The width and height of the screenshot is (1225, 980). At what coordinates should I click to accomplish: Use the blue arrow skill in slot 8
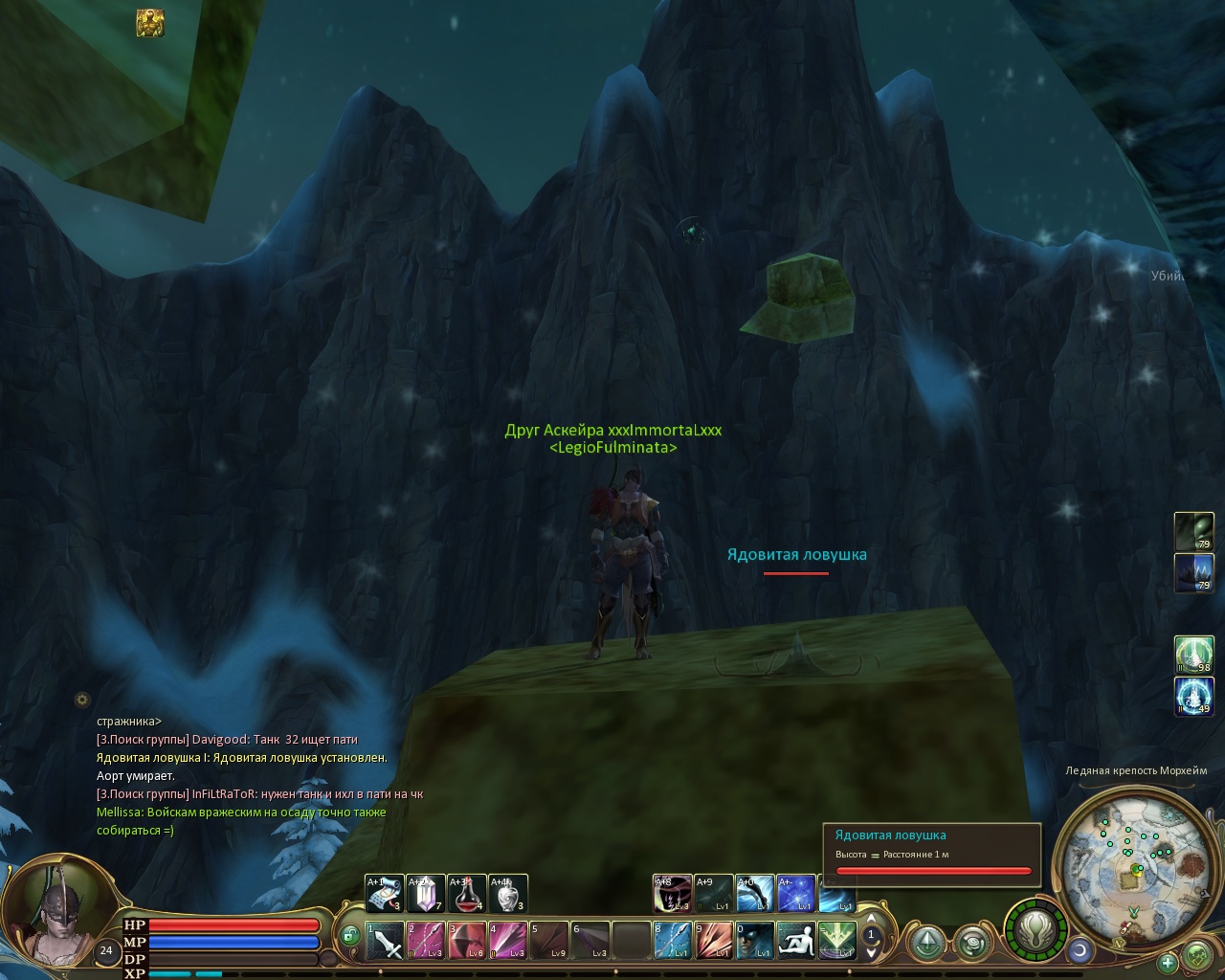tap(672, 940)
